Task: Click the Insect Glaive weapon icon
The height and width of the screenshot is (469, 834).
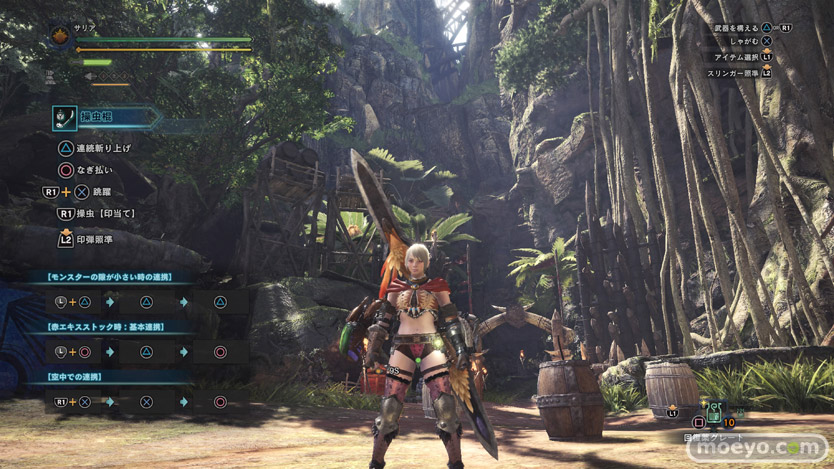Action: (66, 117)
